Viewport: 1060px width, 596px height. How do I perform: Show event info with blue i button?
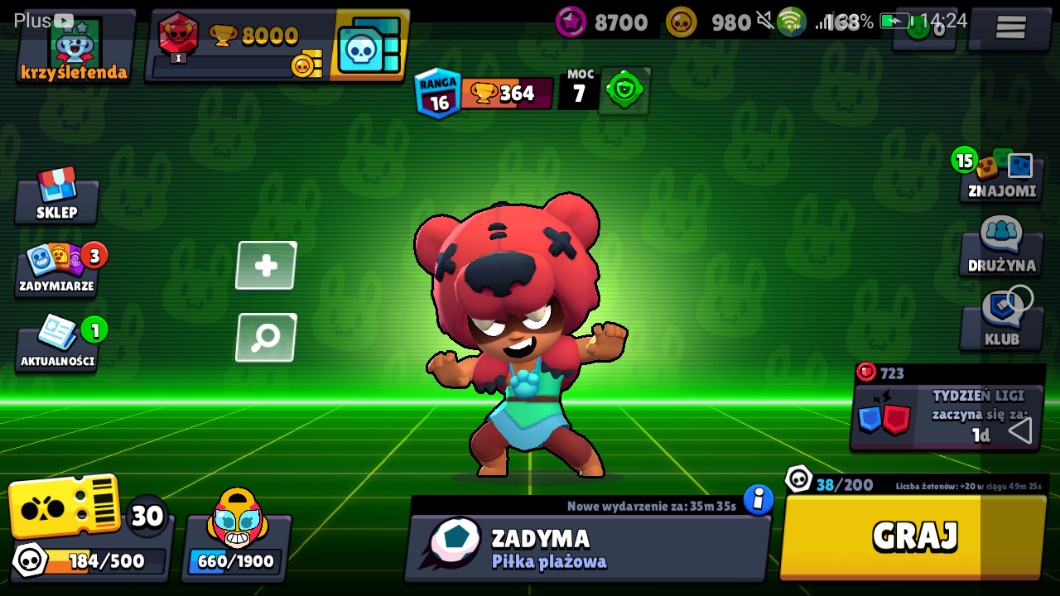coord(758,499)
